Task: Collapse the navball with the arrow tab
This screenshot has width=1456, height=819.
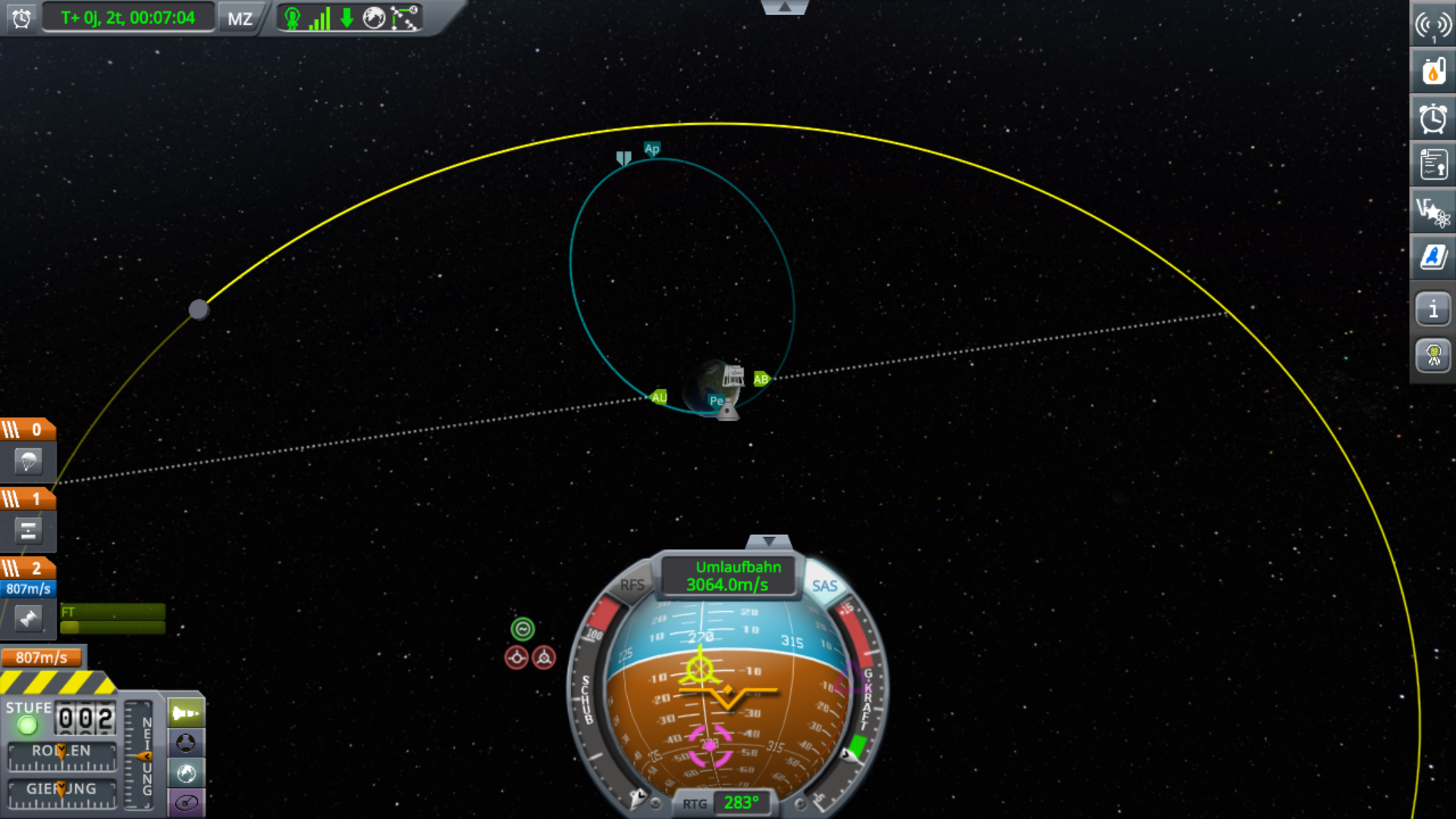Action: (x=769, y=541)
